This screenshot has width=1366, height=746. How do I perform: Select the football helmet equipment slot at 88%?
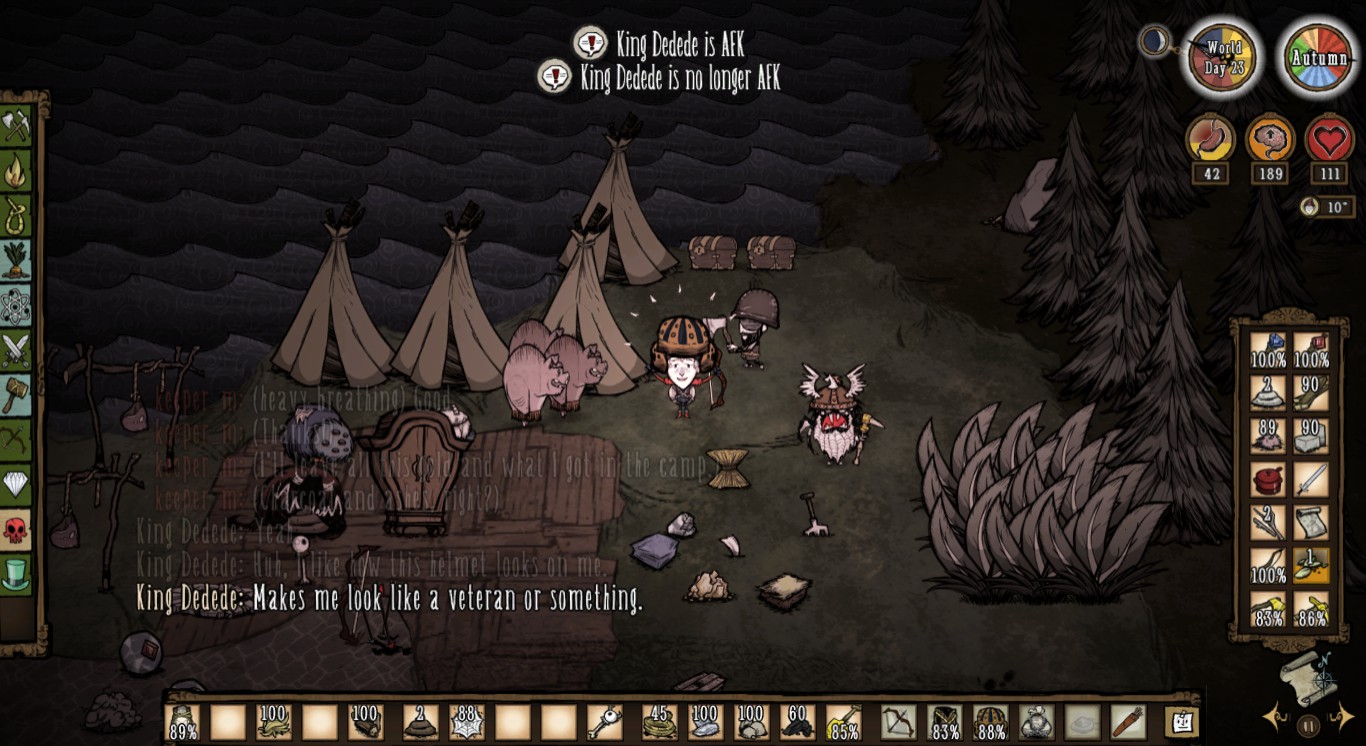tap(990, 722)
